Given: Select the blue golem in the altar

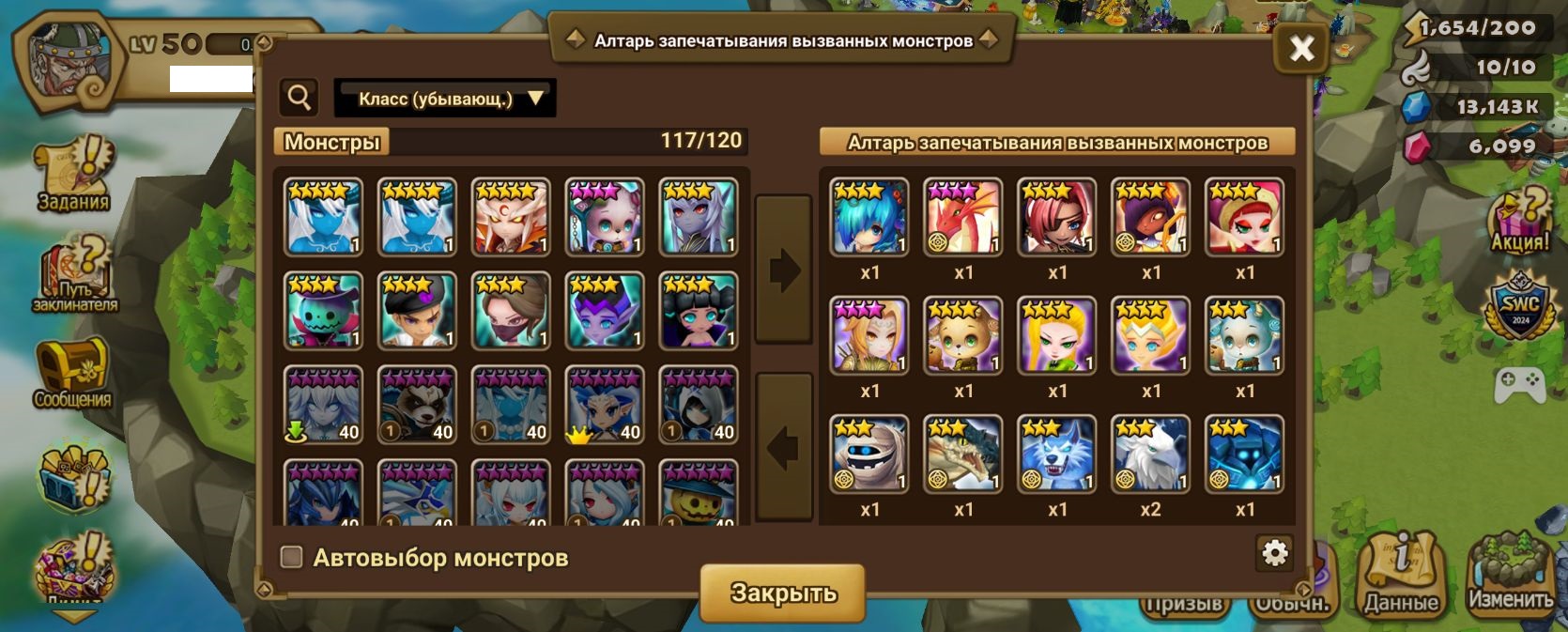Looking at the screenshot, I should (1245, 455).
